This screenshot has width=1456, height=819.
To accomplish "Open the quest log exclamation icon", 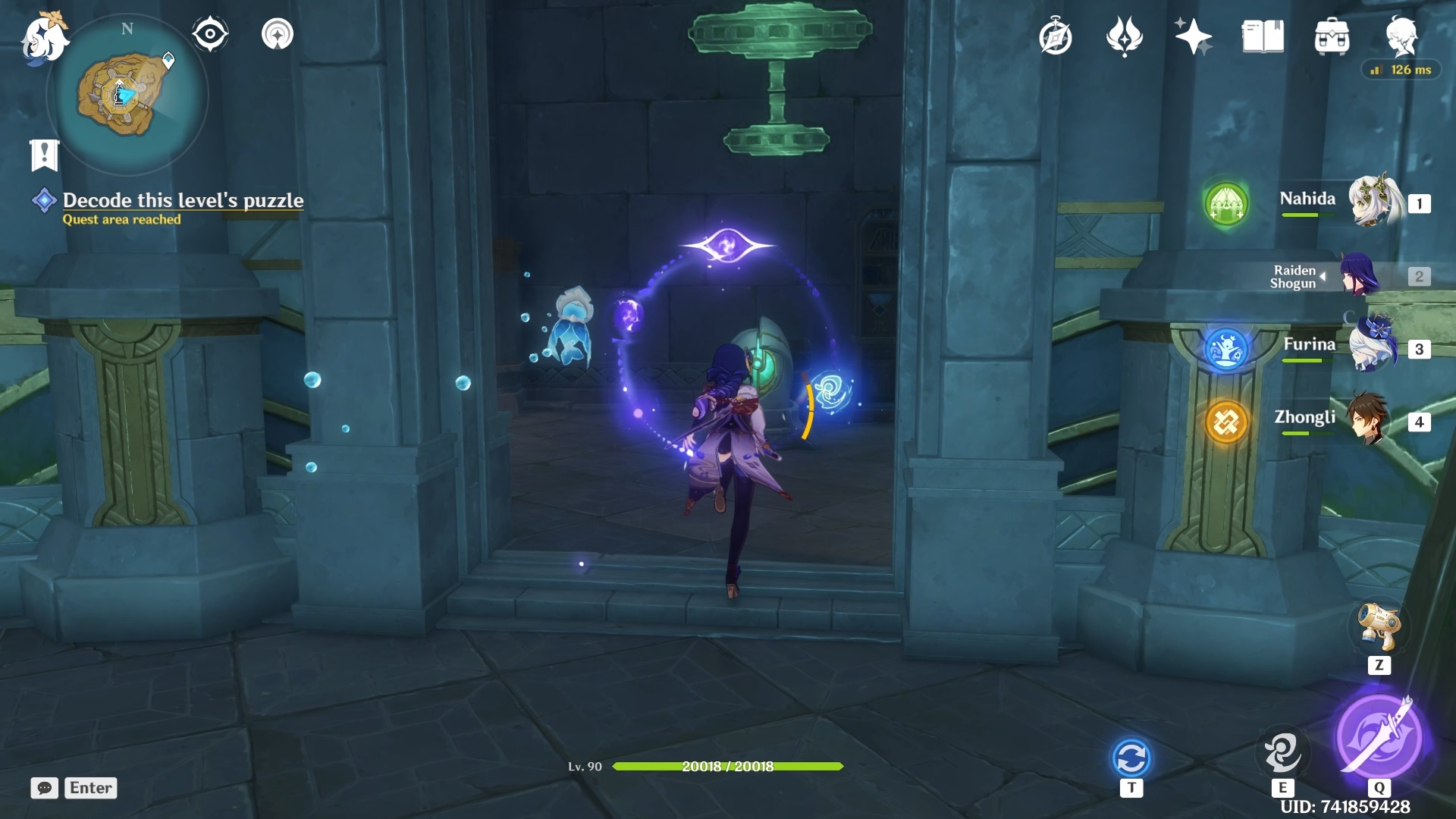I will click(44, 155).
